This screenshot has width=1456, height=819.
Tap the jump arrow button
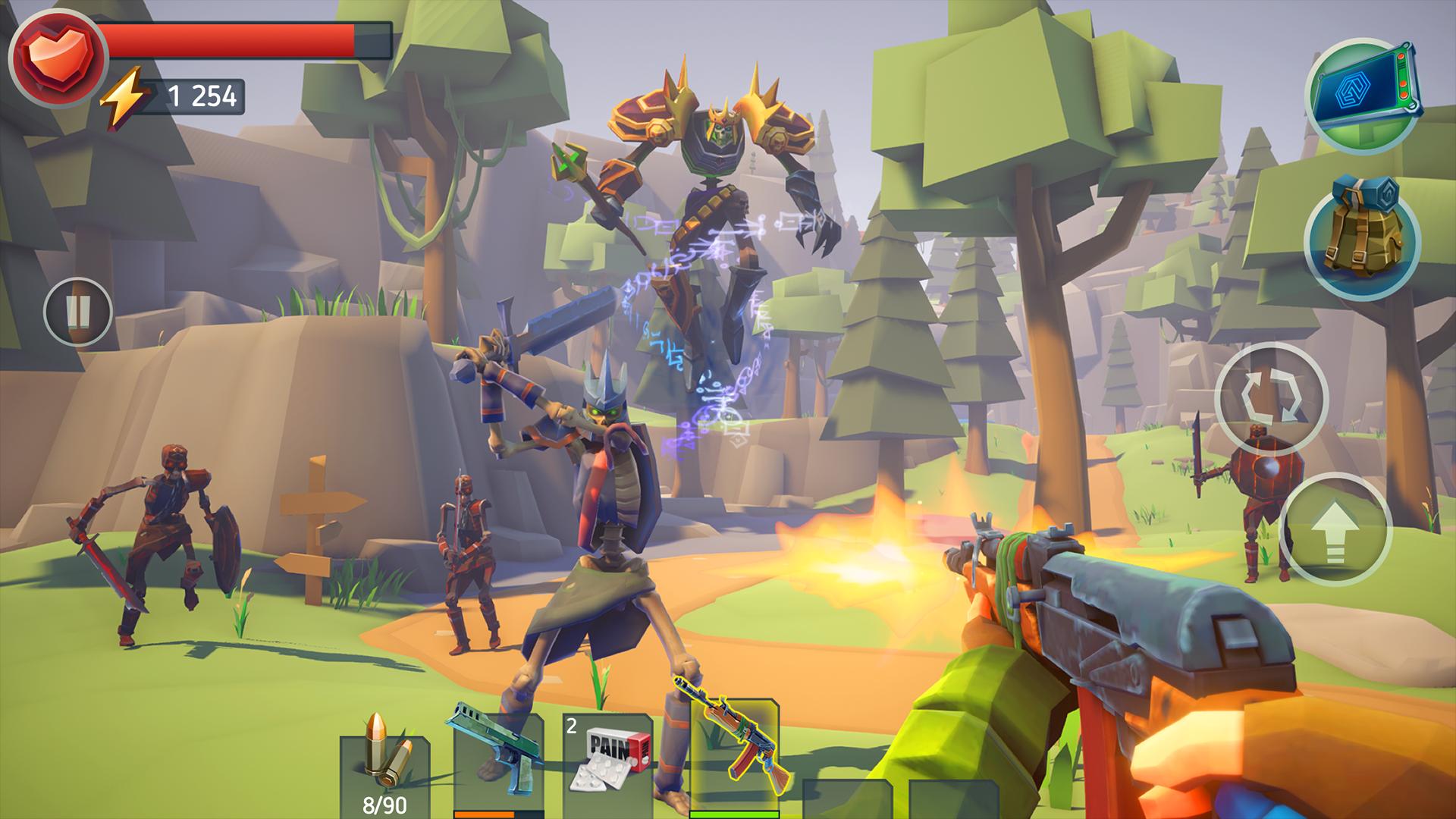click(x=1335, y=530)
